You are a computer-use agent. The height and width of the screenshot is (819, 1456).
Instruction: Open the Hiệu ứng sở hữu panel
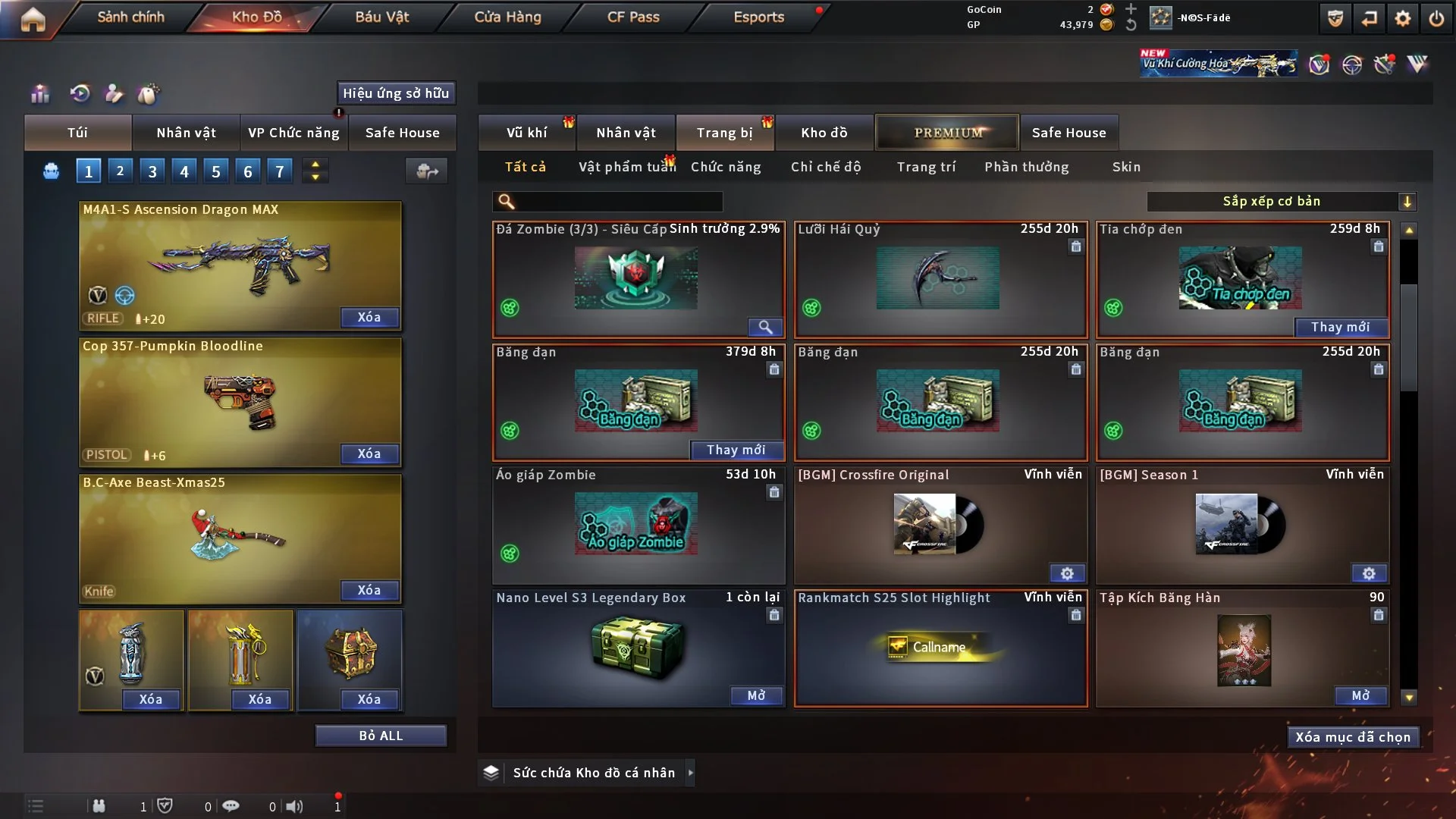click(396, 93)
